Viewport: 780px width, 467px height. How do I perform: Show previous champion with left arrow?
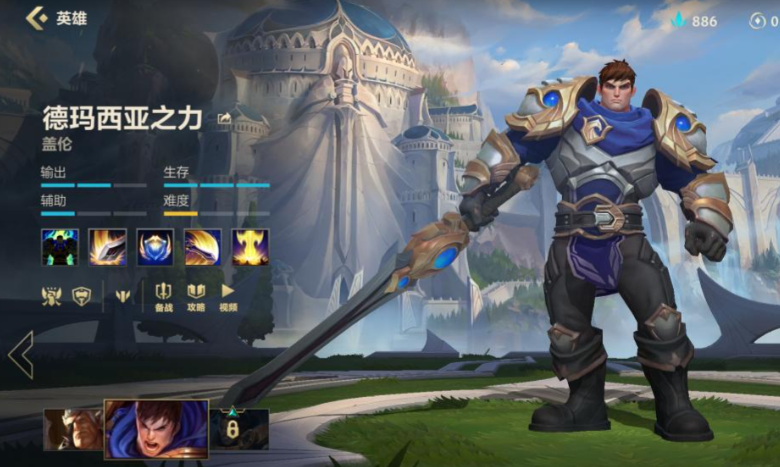tap(20, 354)
